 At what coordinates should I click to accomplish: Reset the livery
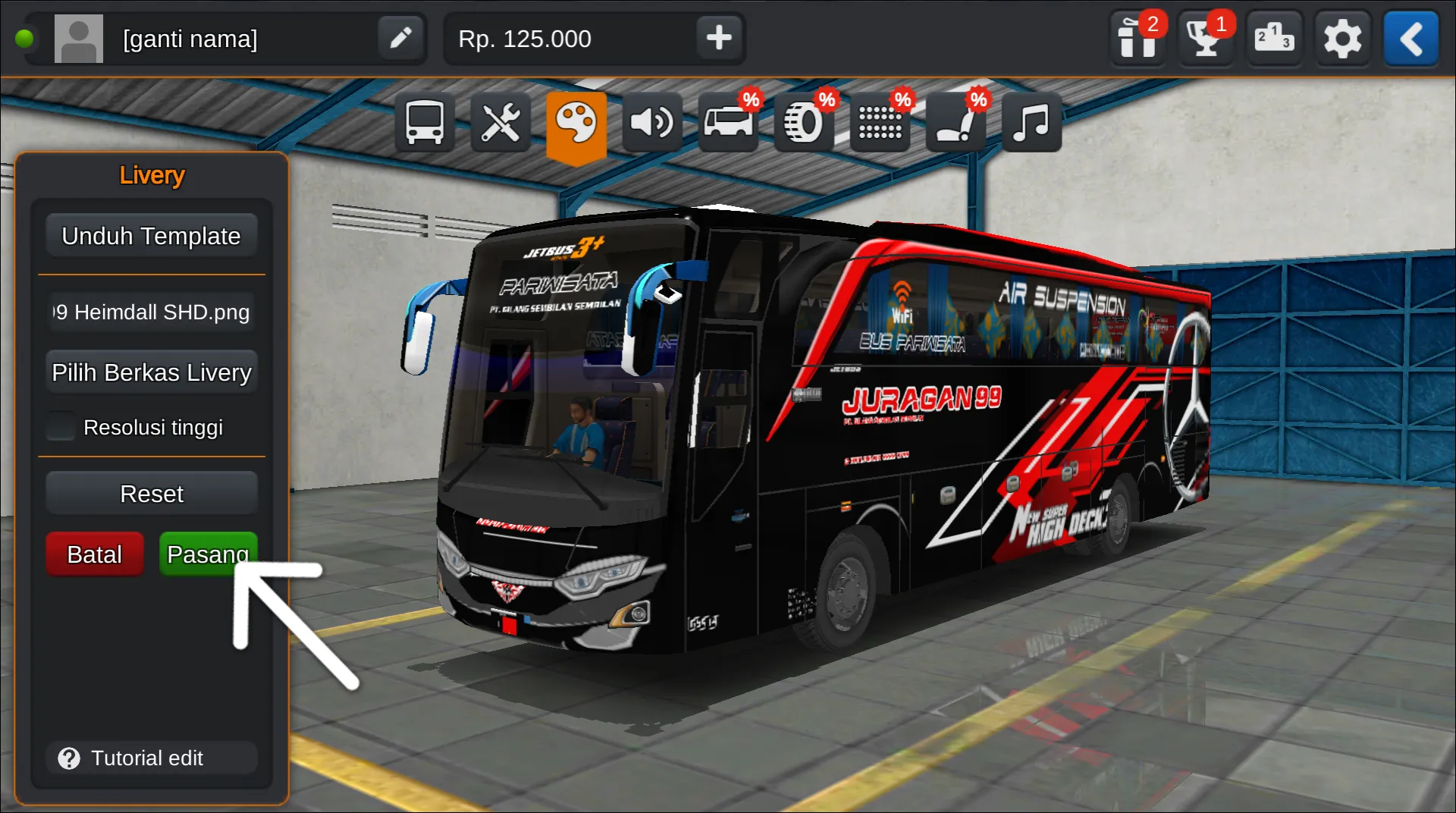(x=151, y=494)
